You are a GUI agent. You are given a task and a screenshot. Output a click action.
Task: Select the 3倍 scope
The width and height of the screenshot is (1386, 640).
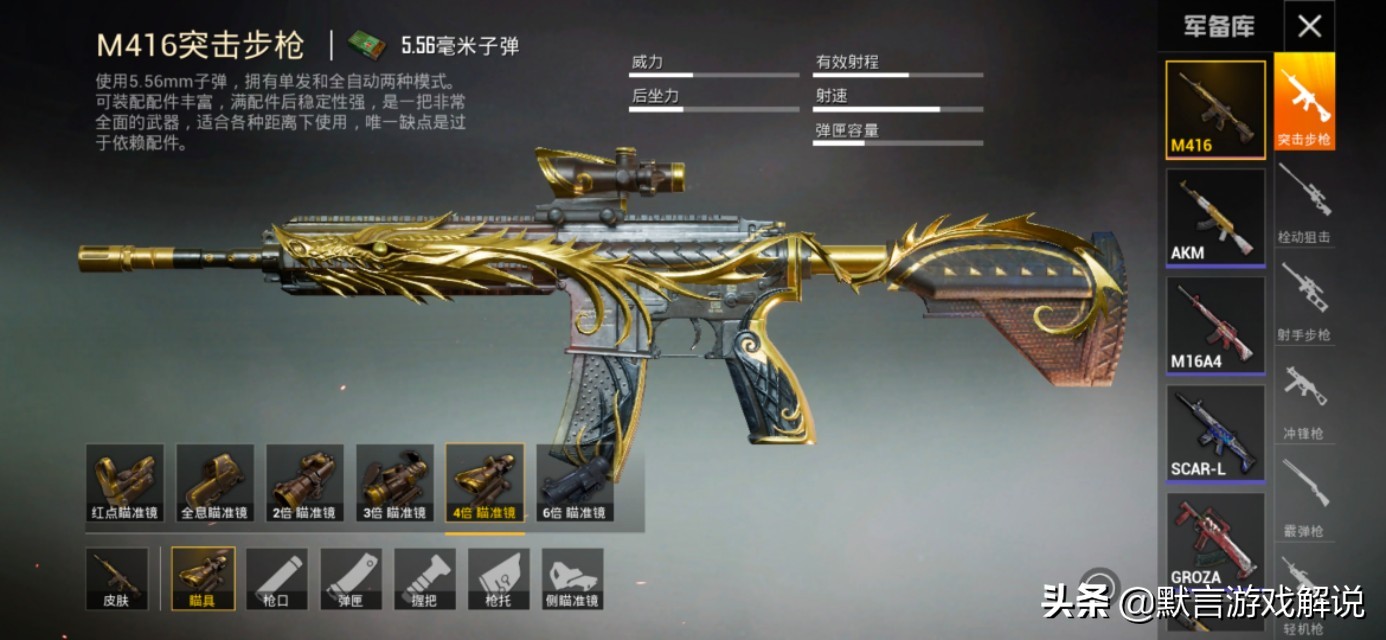click(x=394, y=483)
